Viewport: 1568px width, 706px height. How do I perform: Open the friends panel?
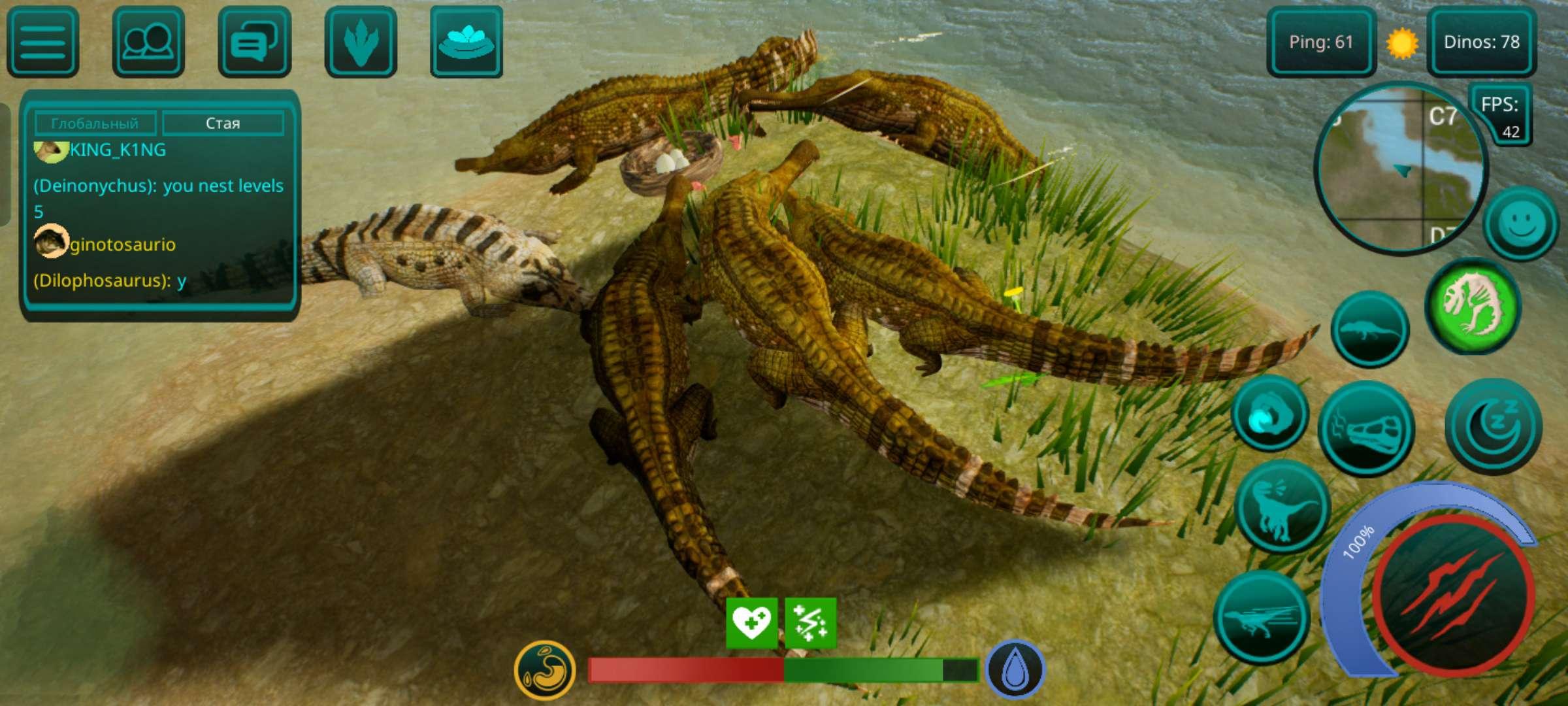[x=147, y=42]
